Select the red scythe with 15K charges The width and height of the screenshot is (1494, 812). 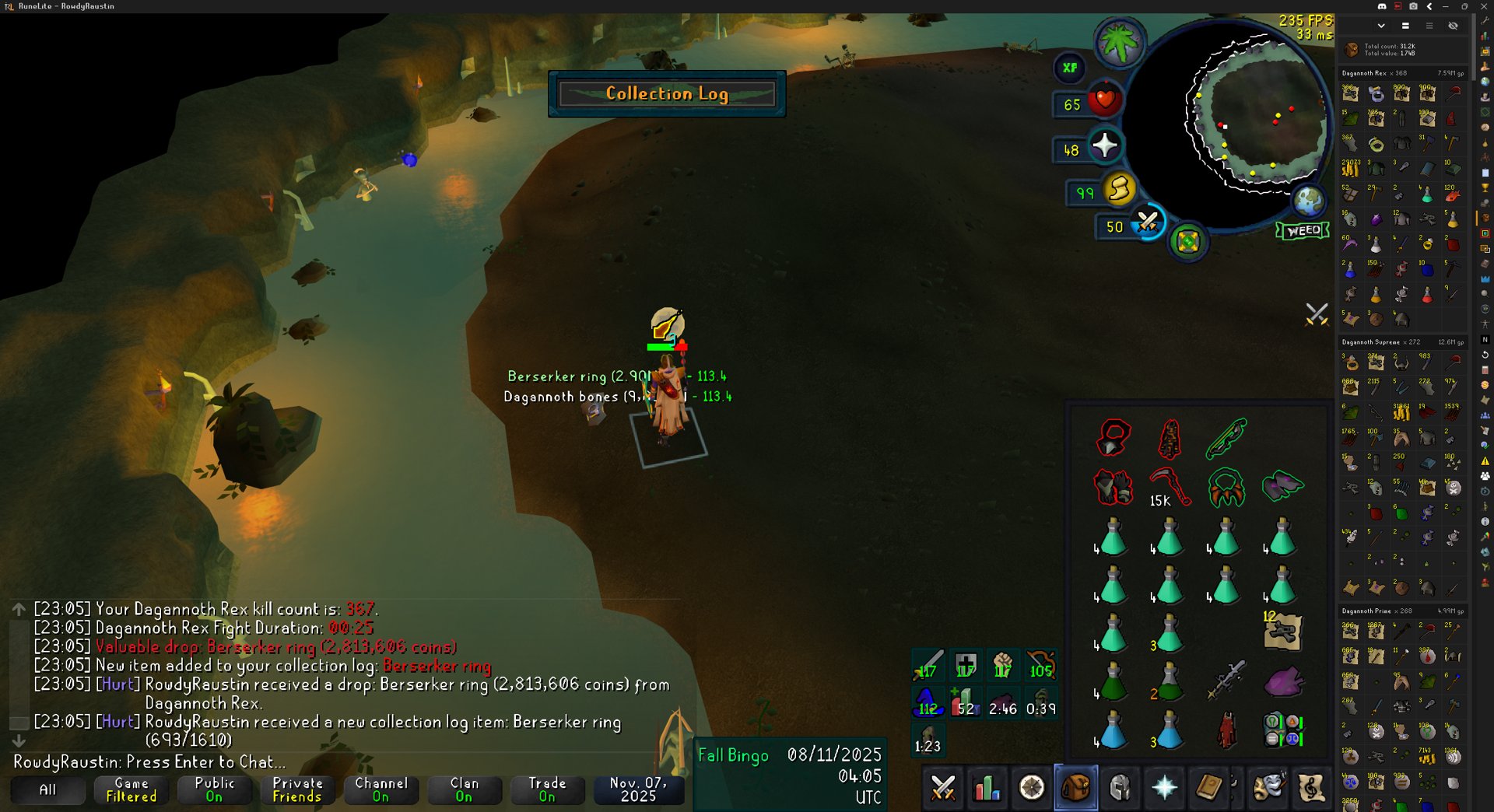[1170, 488]
